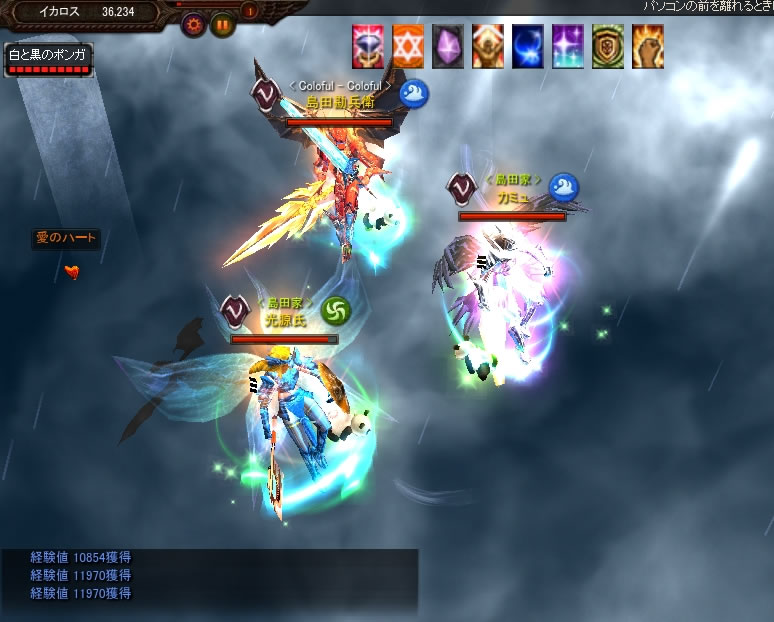
Task: Select the diamond gem buff icon
Action: 368,47
